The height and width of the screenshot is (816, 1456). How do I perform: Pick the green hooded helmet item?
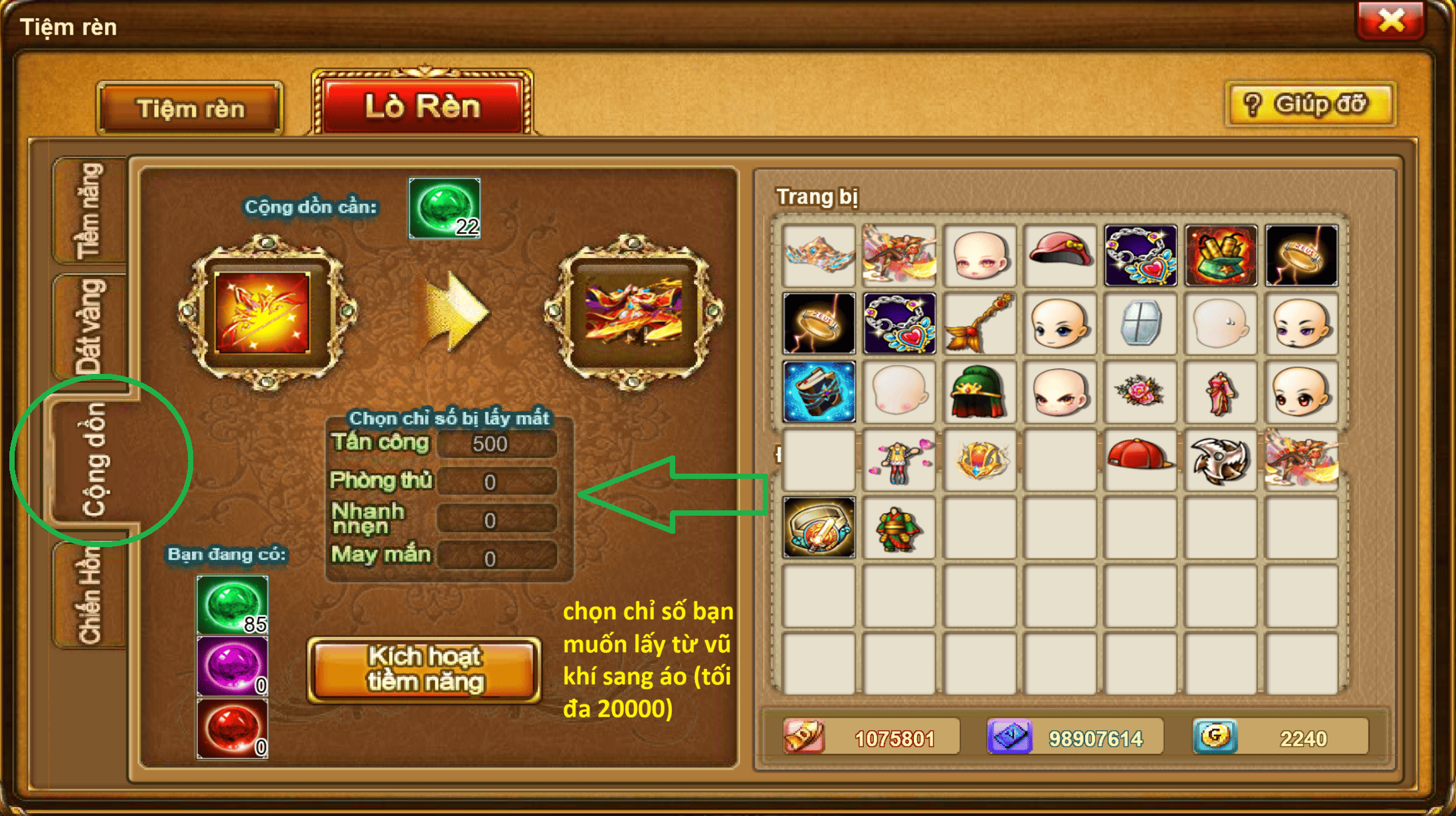coord(979,391)
